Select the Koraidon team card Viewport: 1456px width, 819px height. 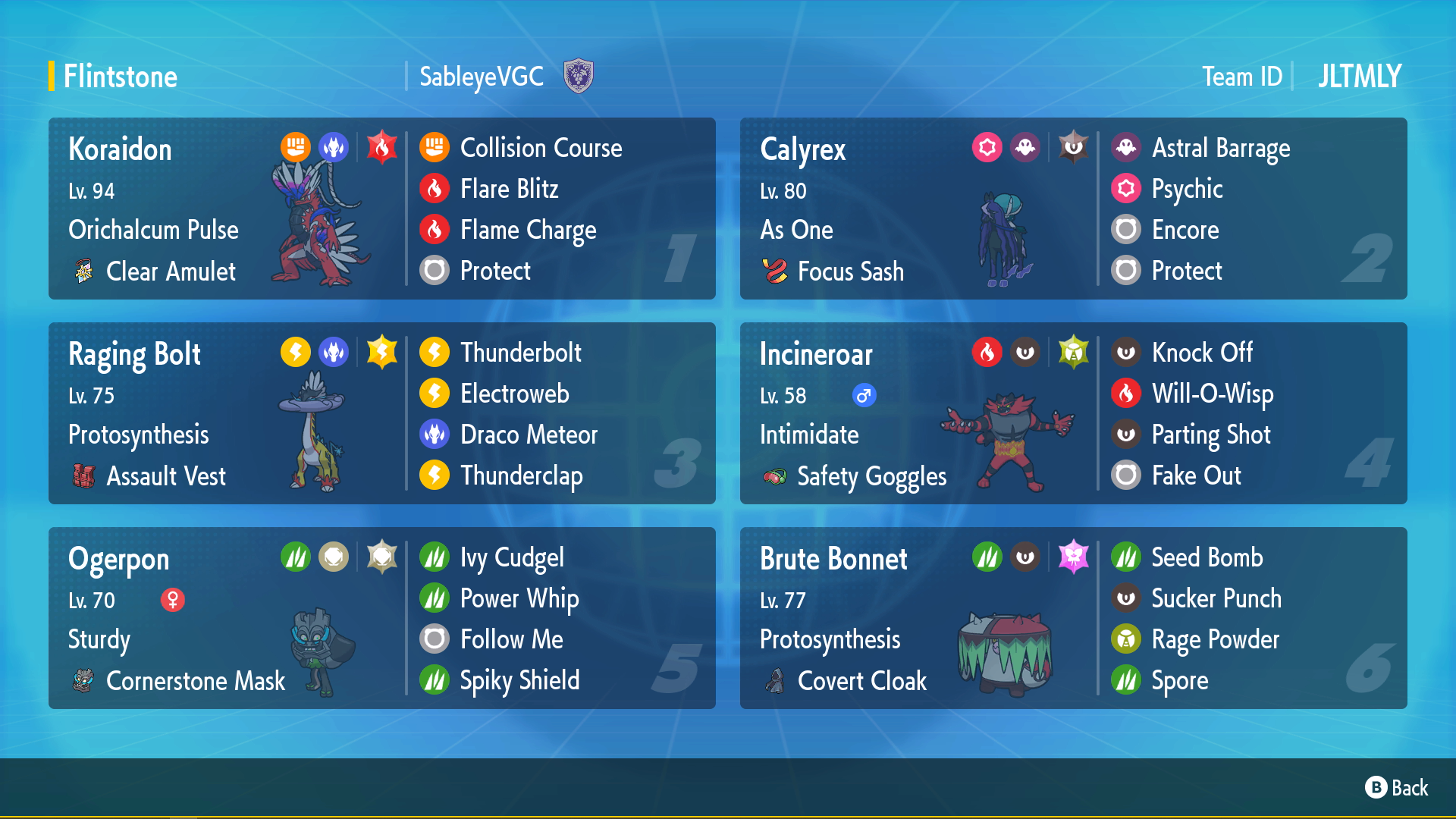pos(381,209)
